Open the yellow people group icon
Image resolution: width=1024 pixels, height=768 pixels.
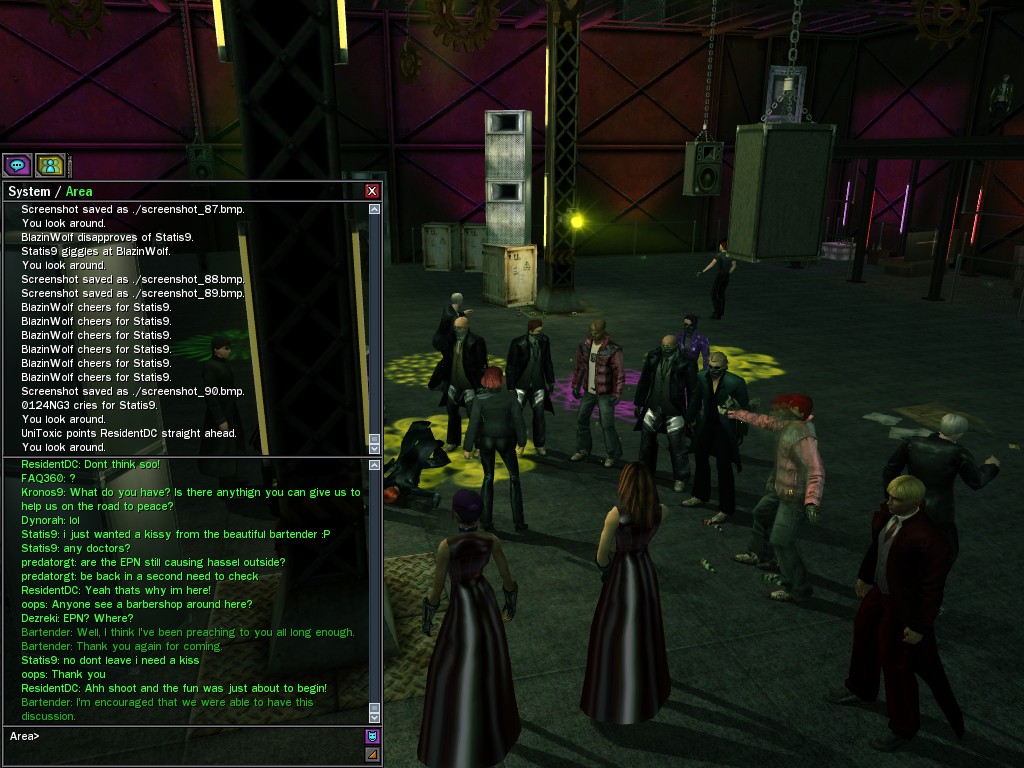[x=49, y=165]
